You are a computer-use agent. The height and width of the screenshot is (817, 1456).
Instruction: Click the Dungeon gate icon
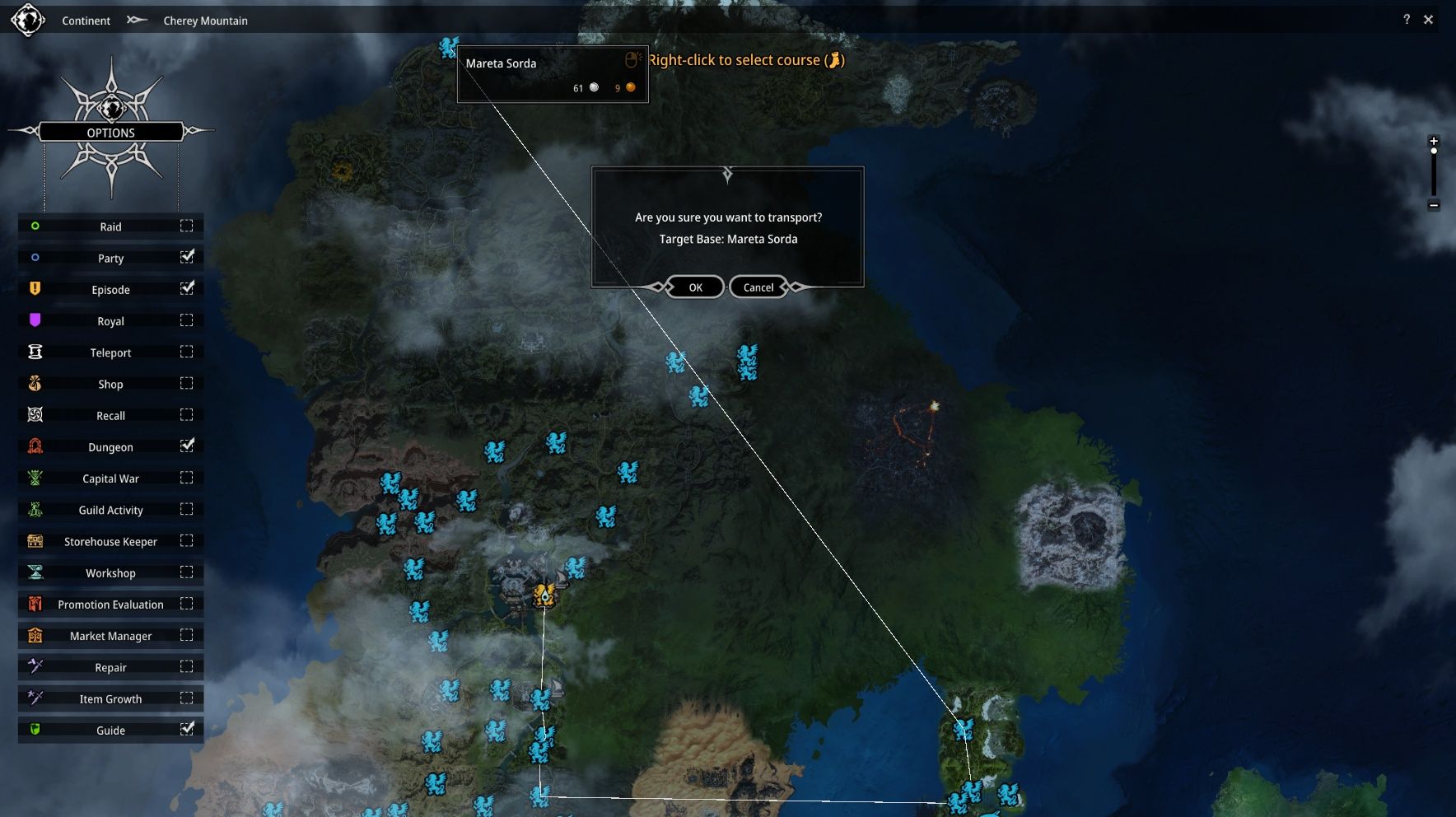pyautogui.click(x=34, y=446)
